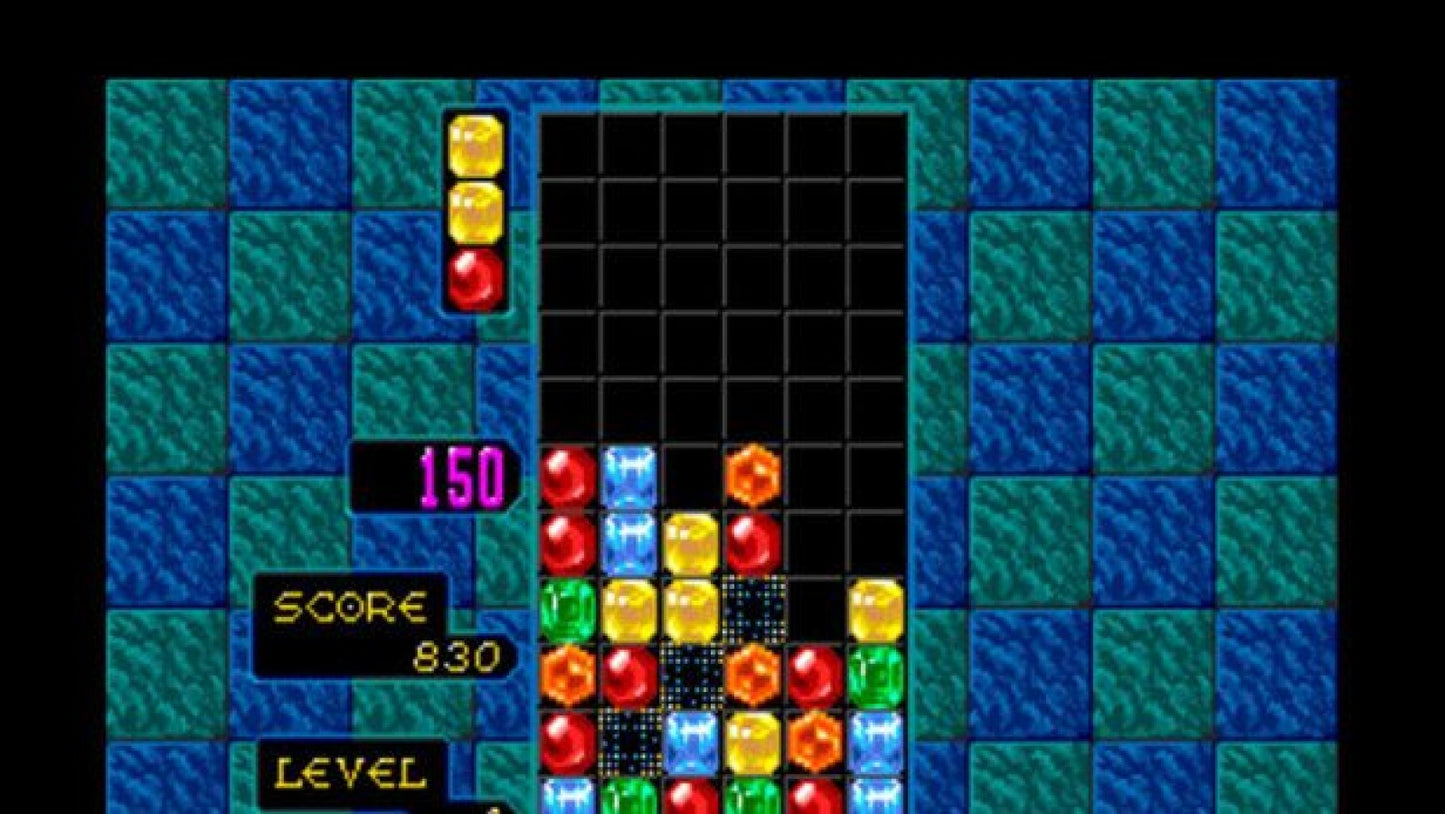1445x814 pixels.
Task: Select the top yellow gem in the preview column
Action: click(477, 145)
